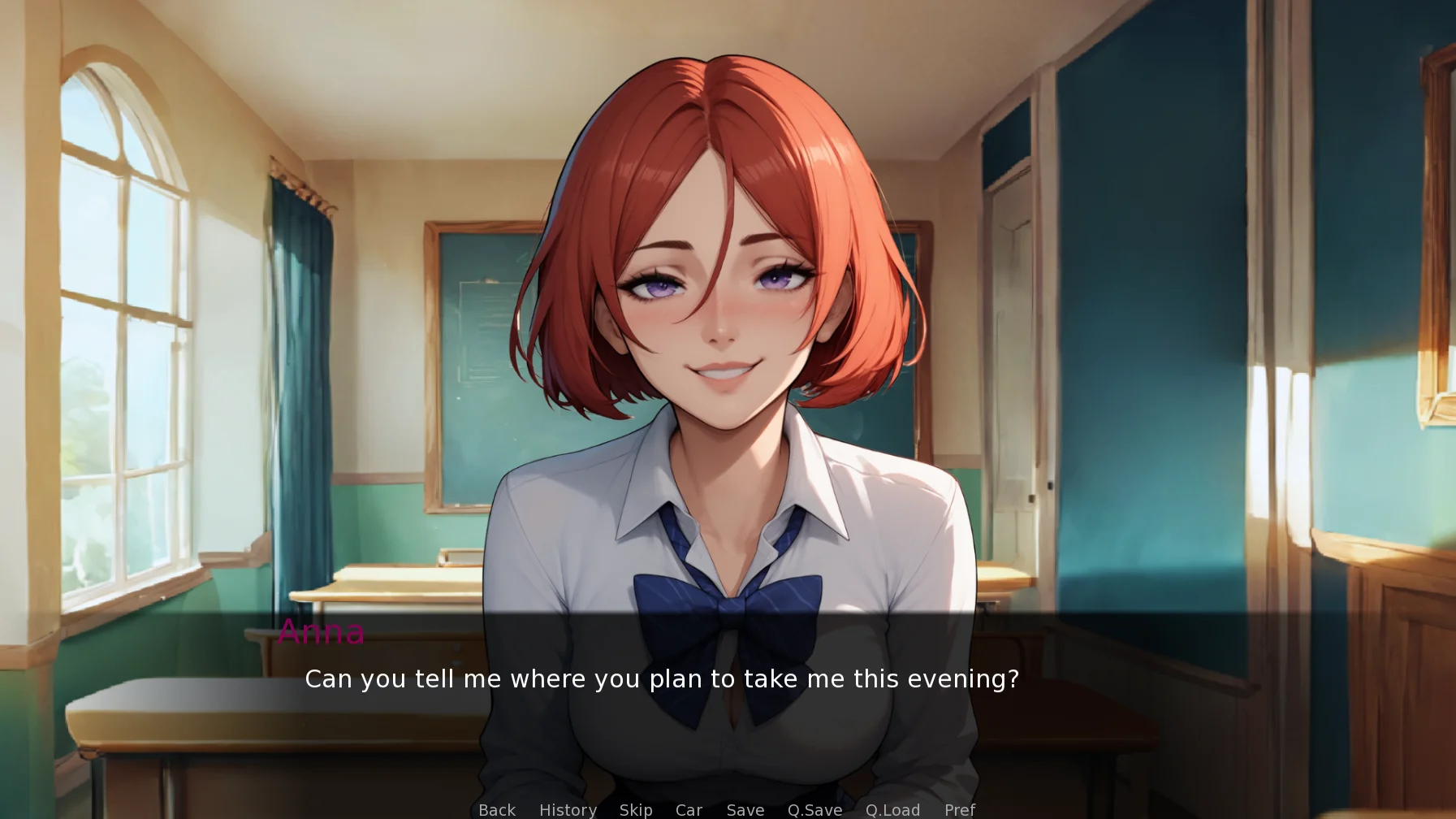The height and width of the screenshot is (819, 1456).
Task: Go back with the Back button
Action: tap(497, 809)
